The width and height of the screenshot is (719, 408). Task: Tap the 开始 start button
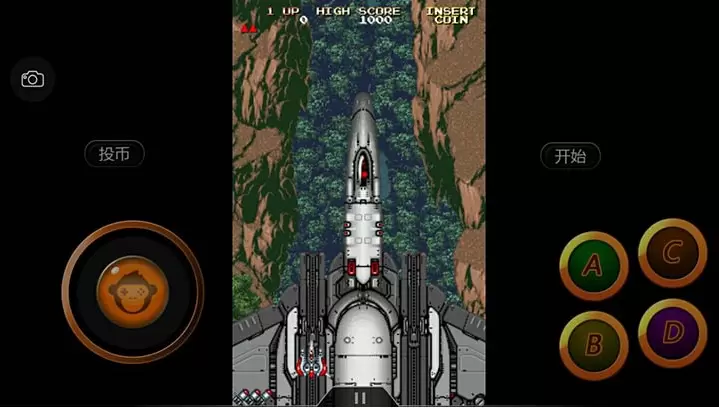[x=570, y=155]
